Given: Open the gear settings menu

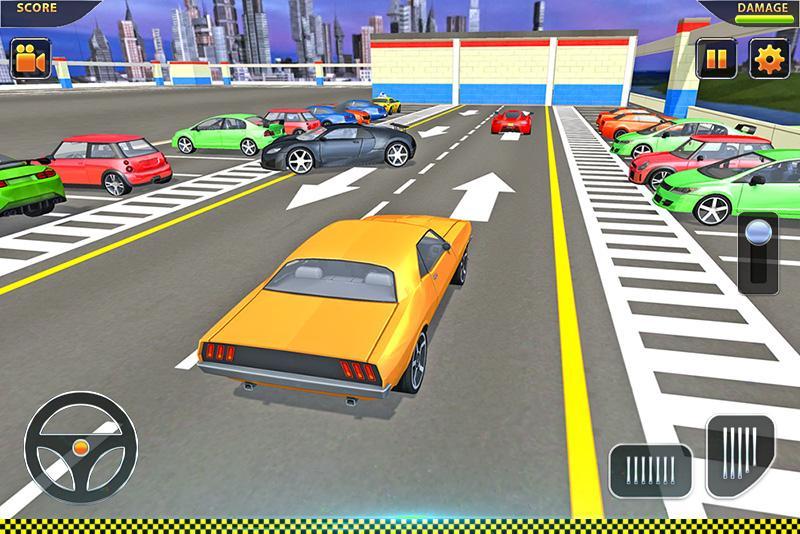Looking at the screenshot, I should coord(769,58).
